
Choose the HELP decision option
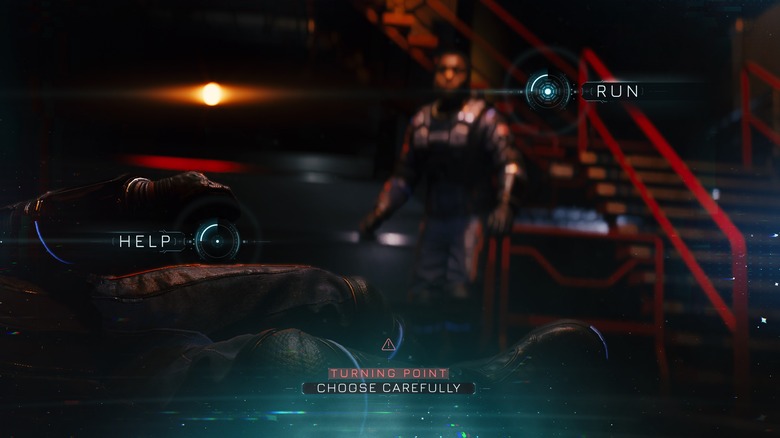coord(216,241)
